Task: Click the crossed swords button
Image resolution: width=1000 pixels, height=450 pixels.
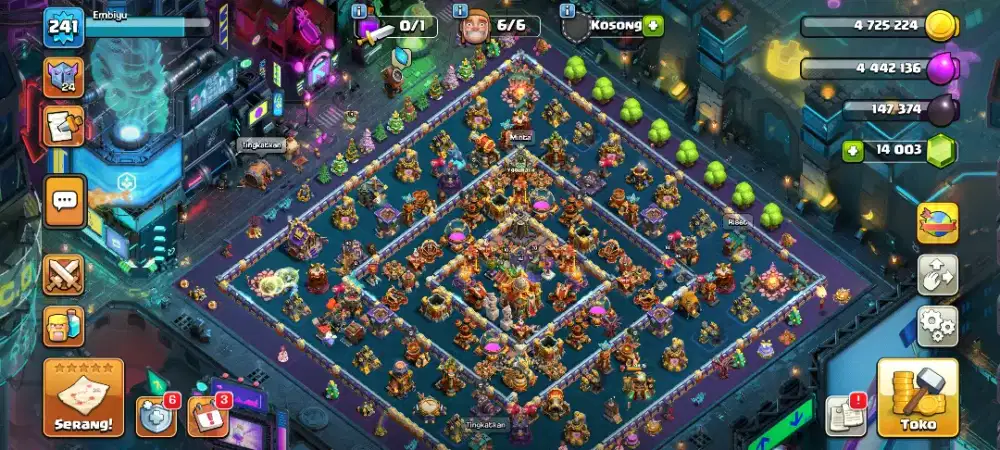Action: tap(64, 275)
